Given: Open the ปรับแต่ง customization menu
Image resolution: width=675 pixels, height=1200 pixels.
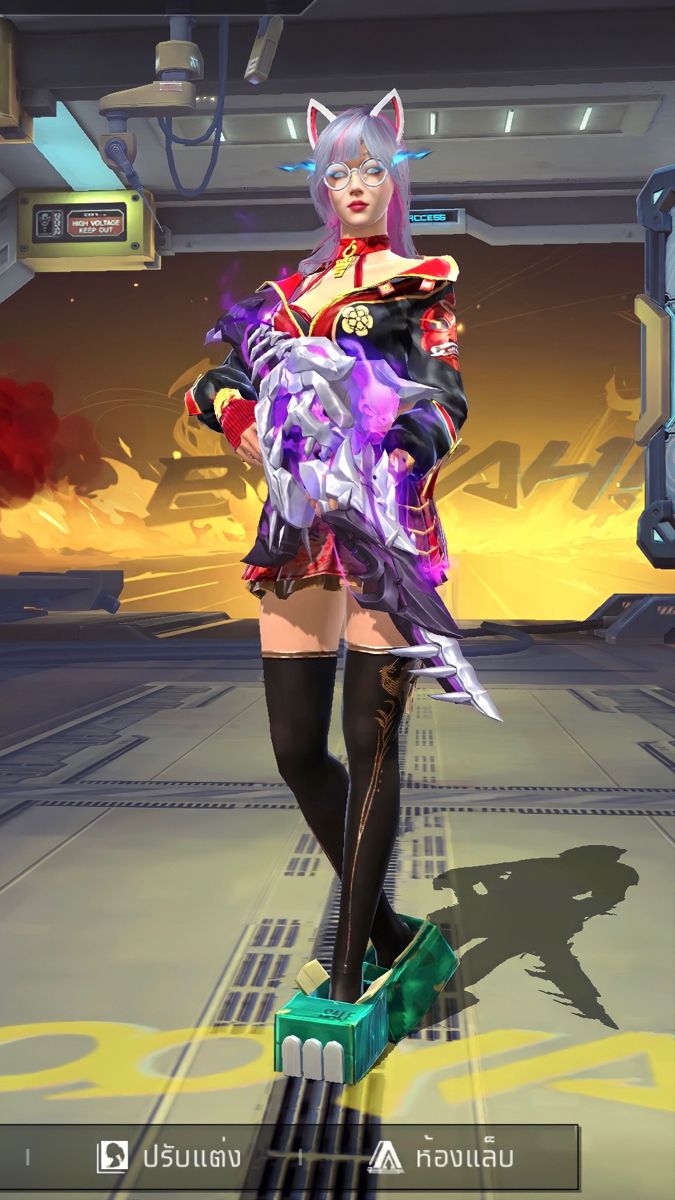Looking at the screenshot, I should (170, 1157).
